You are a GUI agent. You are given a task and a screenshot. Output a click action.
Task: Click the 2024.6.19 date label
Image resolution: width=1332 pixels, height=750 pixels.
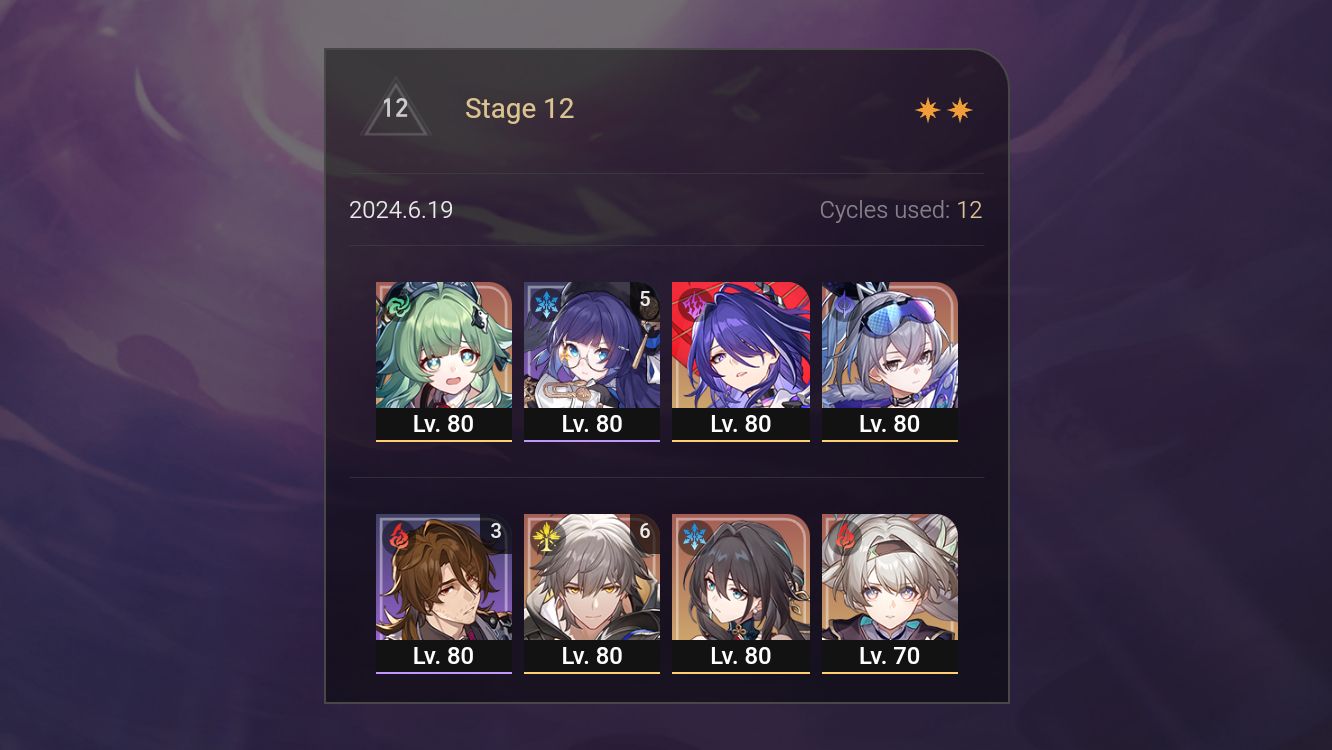point(401,209)
